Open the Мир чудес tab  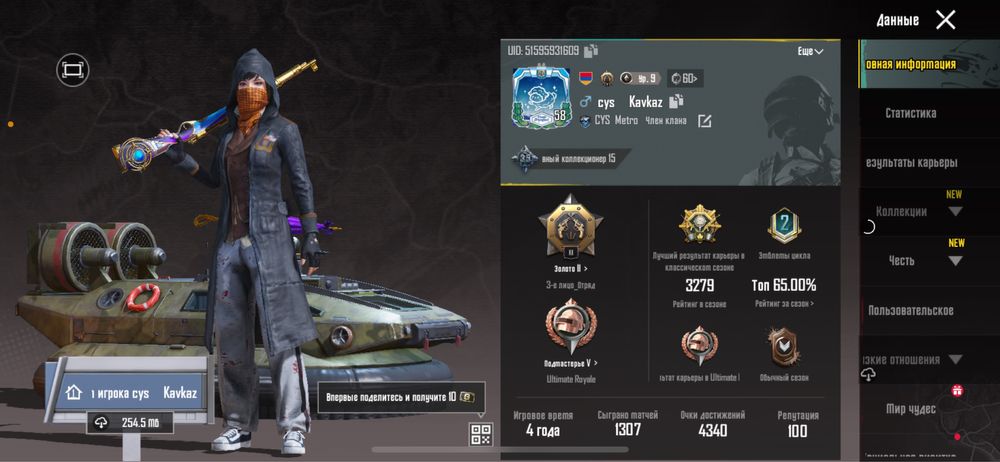[911, 408]
